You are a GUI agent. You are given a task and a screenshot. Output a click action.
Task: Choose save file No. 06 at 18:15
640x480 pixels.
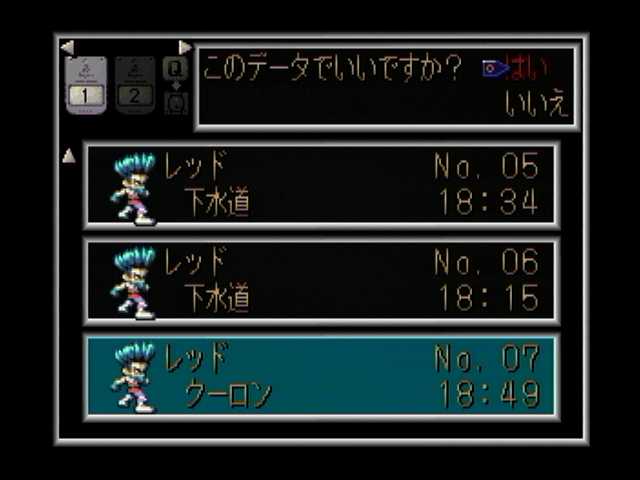[x=322, y=281]
